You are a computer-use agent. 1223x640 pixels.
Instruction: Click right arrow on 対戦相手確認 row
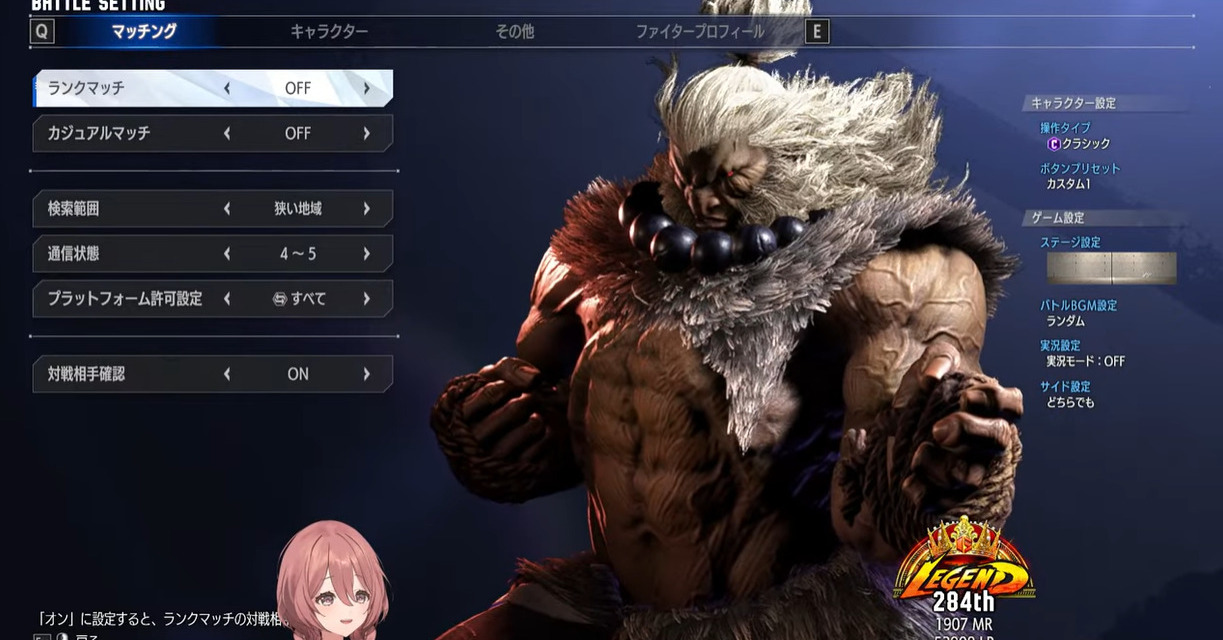point(367,374)
